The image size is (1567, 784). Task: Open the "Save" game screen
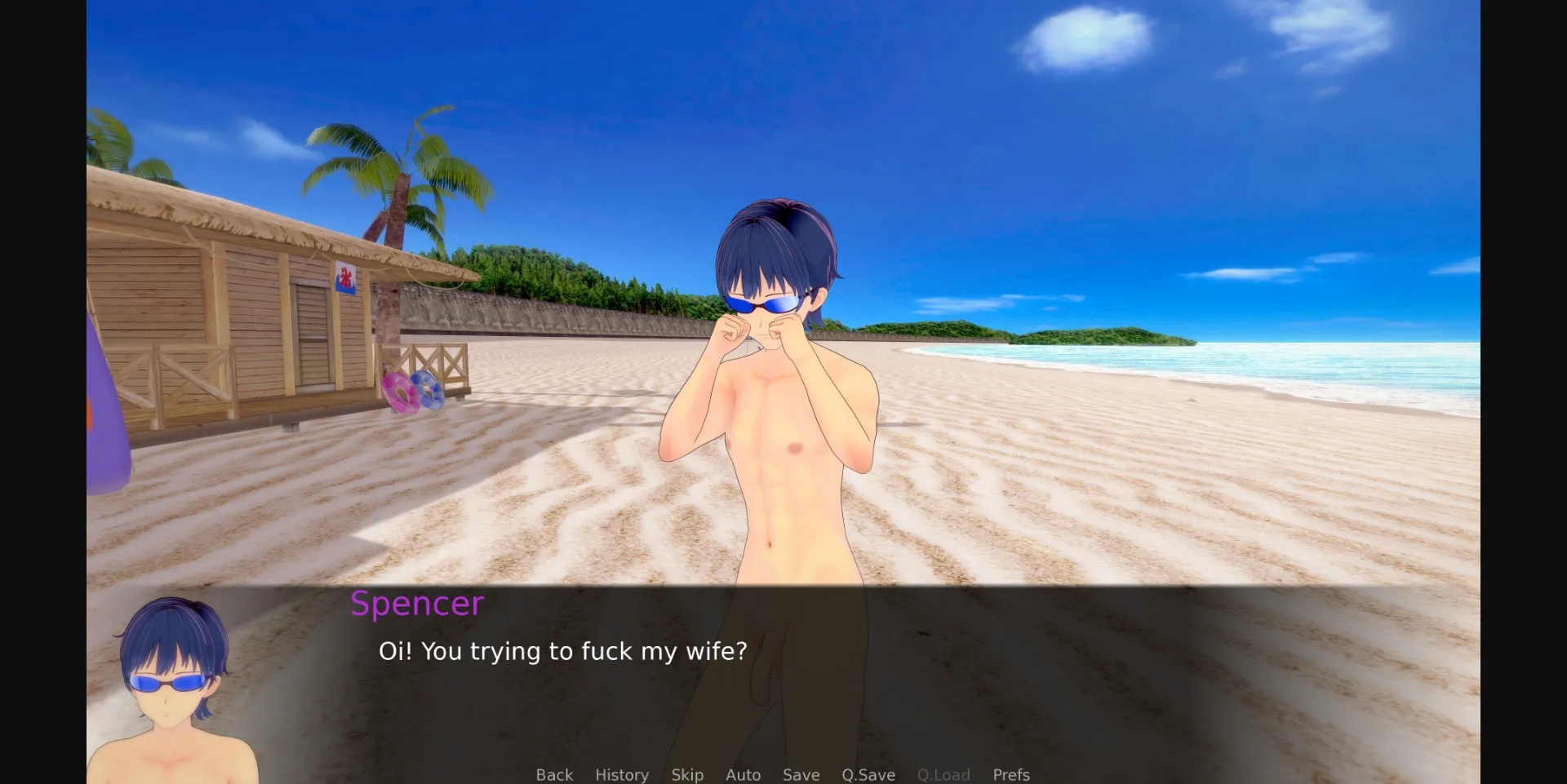click(801, 775)
